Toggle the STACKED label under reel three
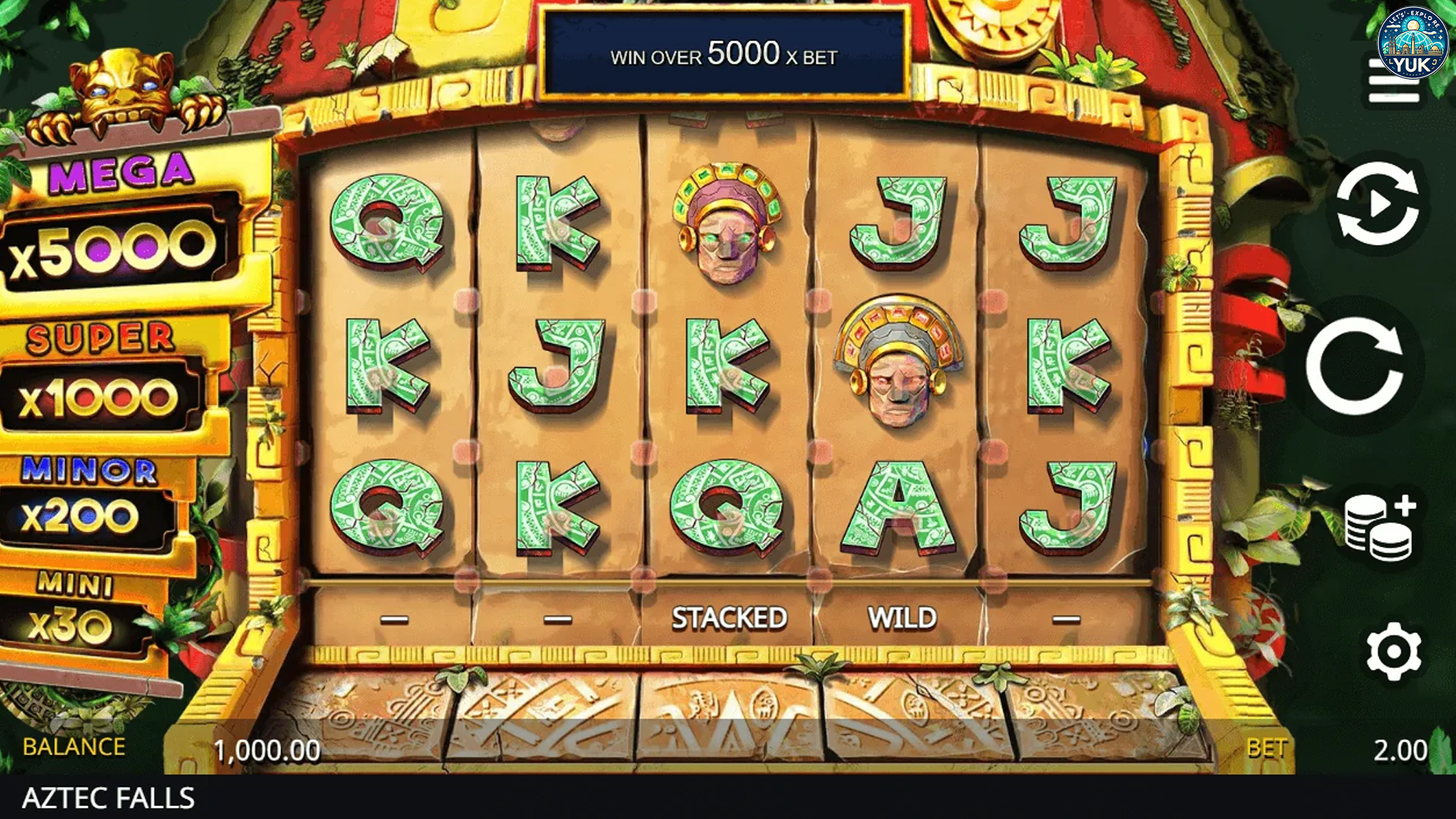 [728, 617]
